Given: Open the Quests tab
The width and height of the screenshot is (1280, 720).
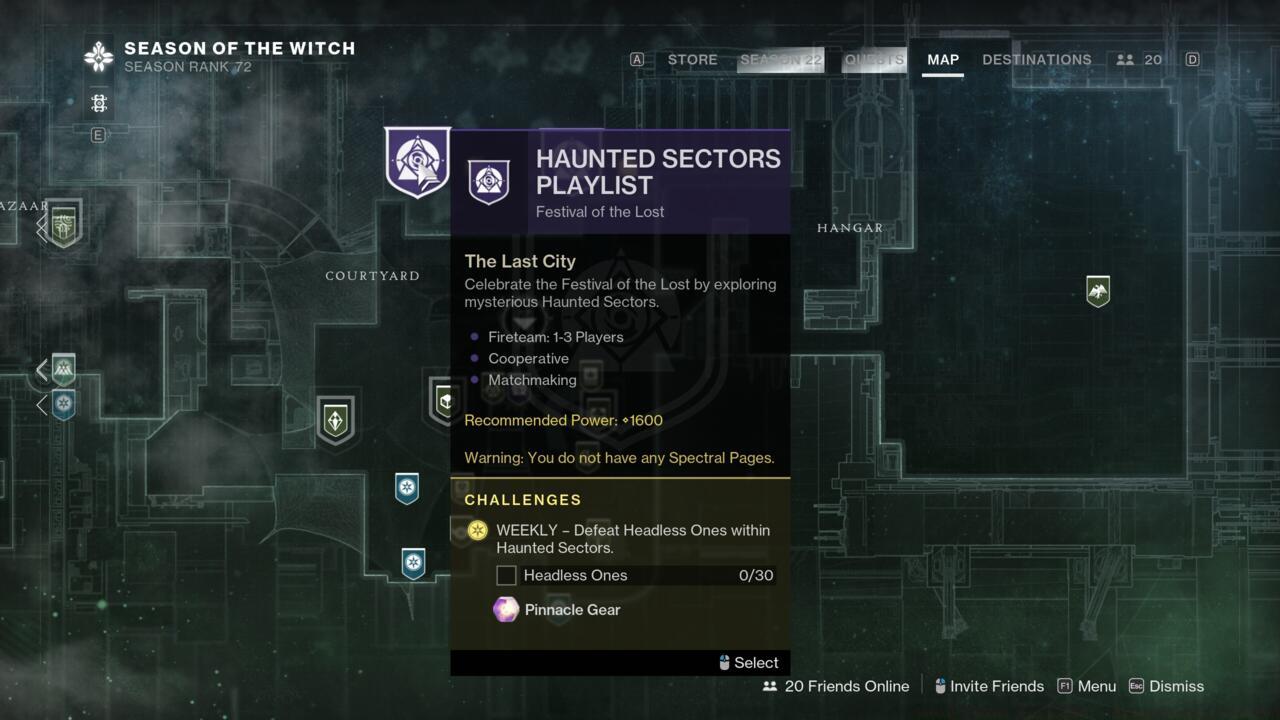Looking at the screenshot, I should pos(874,60).
